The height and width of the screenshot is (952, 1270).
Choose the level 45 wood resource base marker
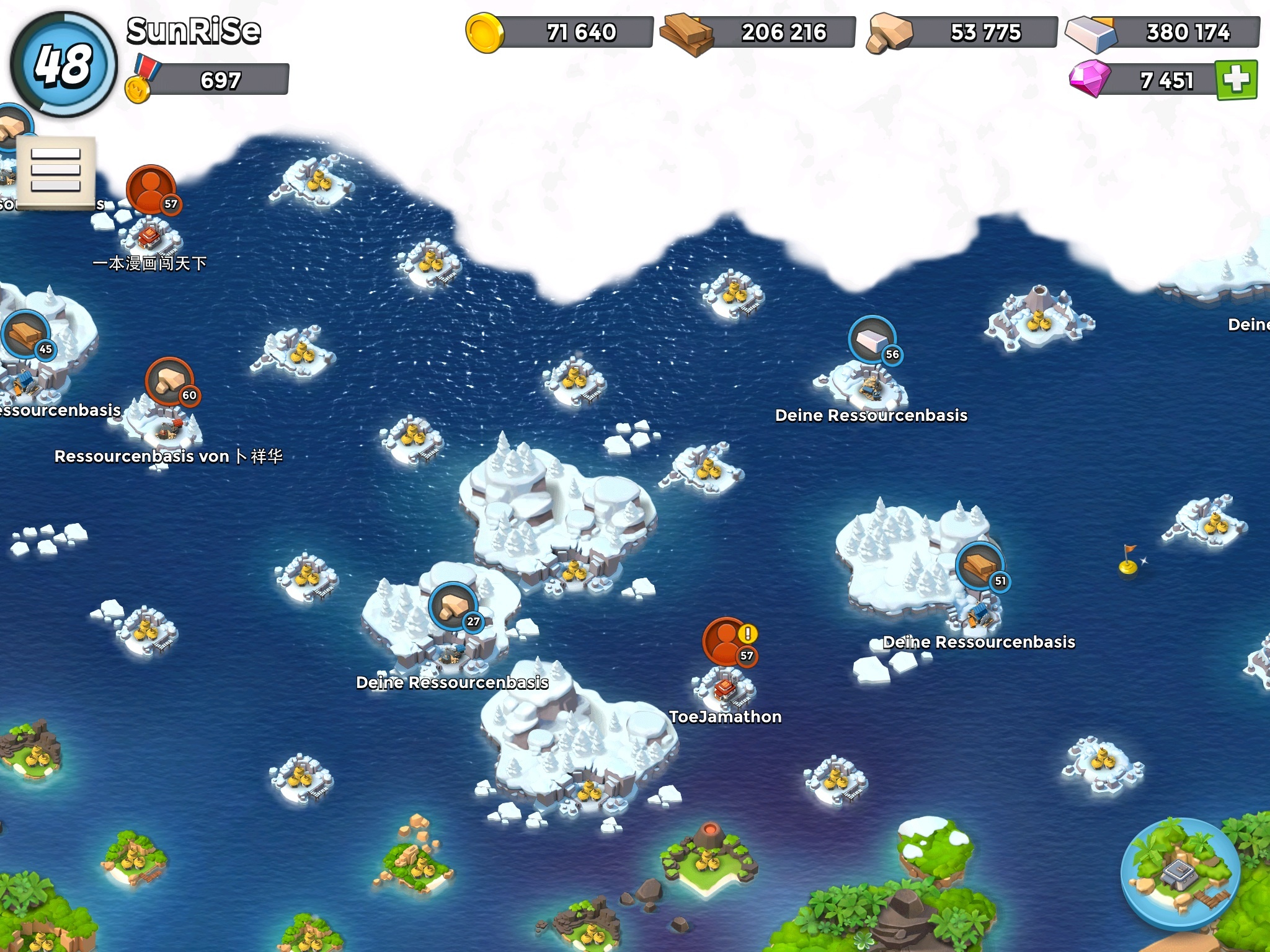[26, 335]
